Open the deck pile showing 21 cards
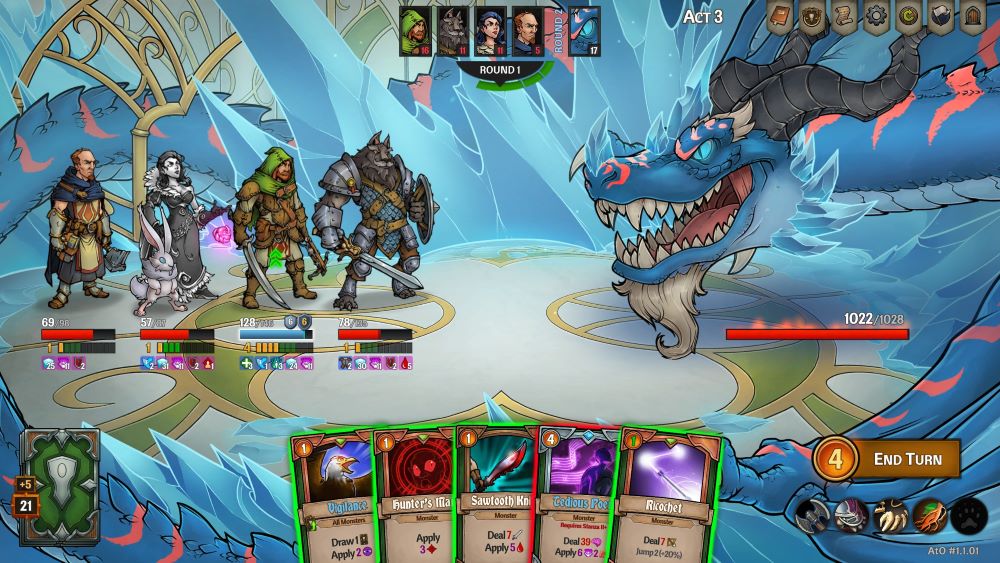Viewport: 1000px width, 563px height. (x=62, y=486)
